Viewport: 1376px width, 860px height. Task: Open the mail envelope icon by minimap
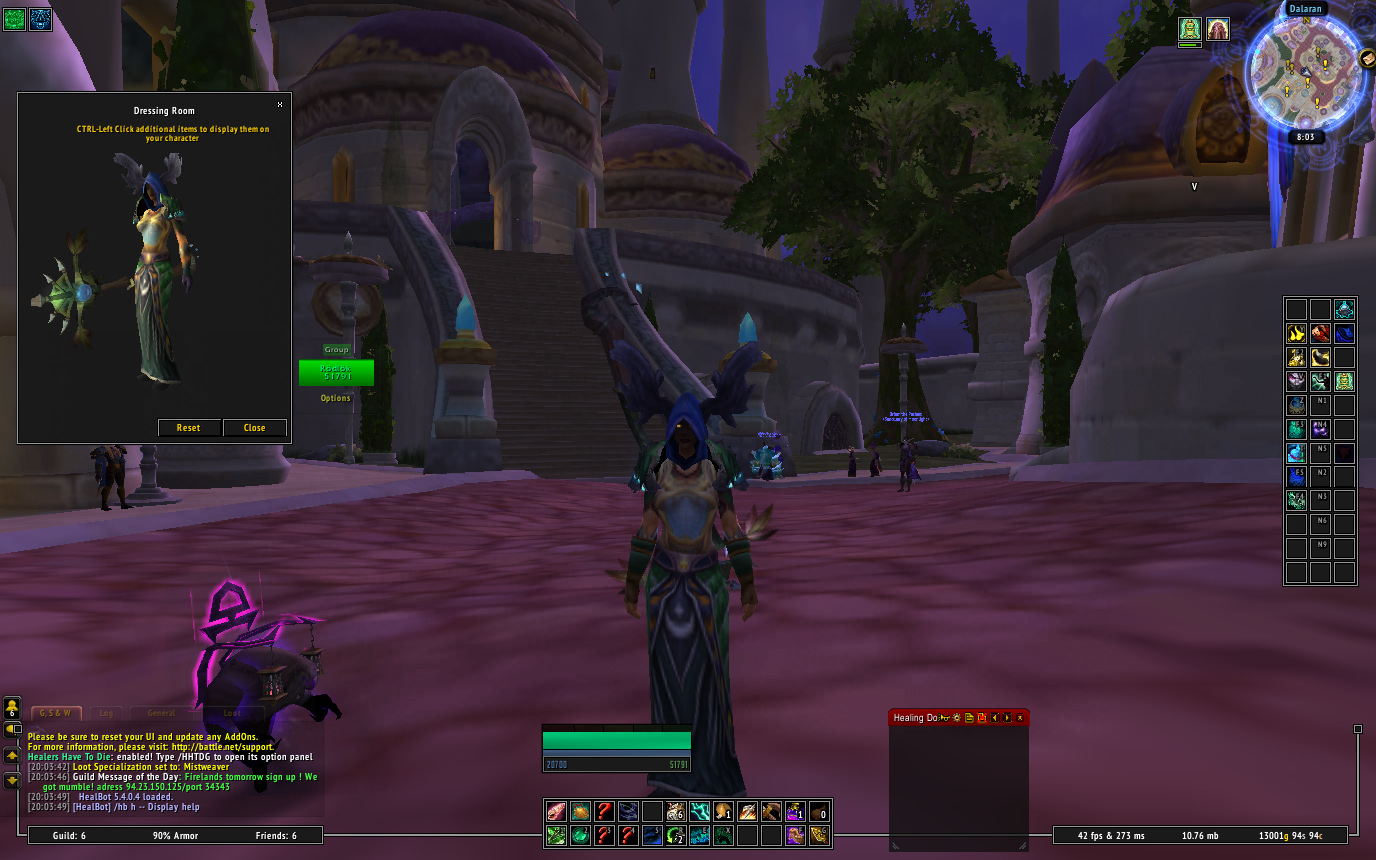(x=1366, y=60)
